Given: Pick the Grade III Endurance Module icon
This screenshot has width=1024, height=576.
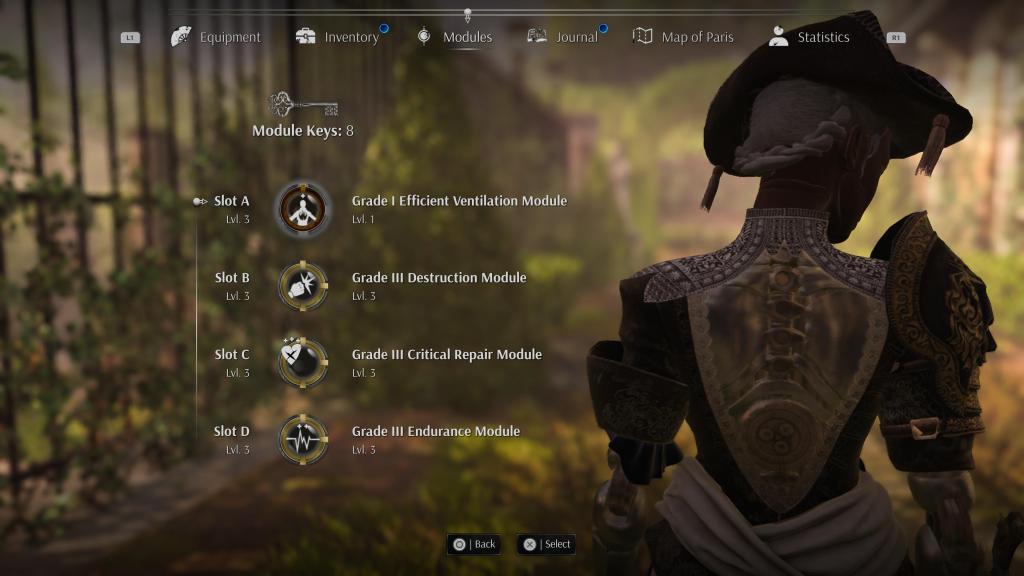Looking at the screenshot, I should click(x=302, y=440).
